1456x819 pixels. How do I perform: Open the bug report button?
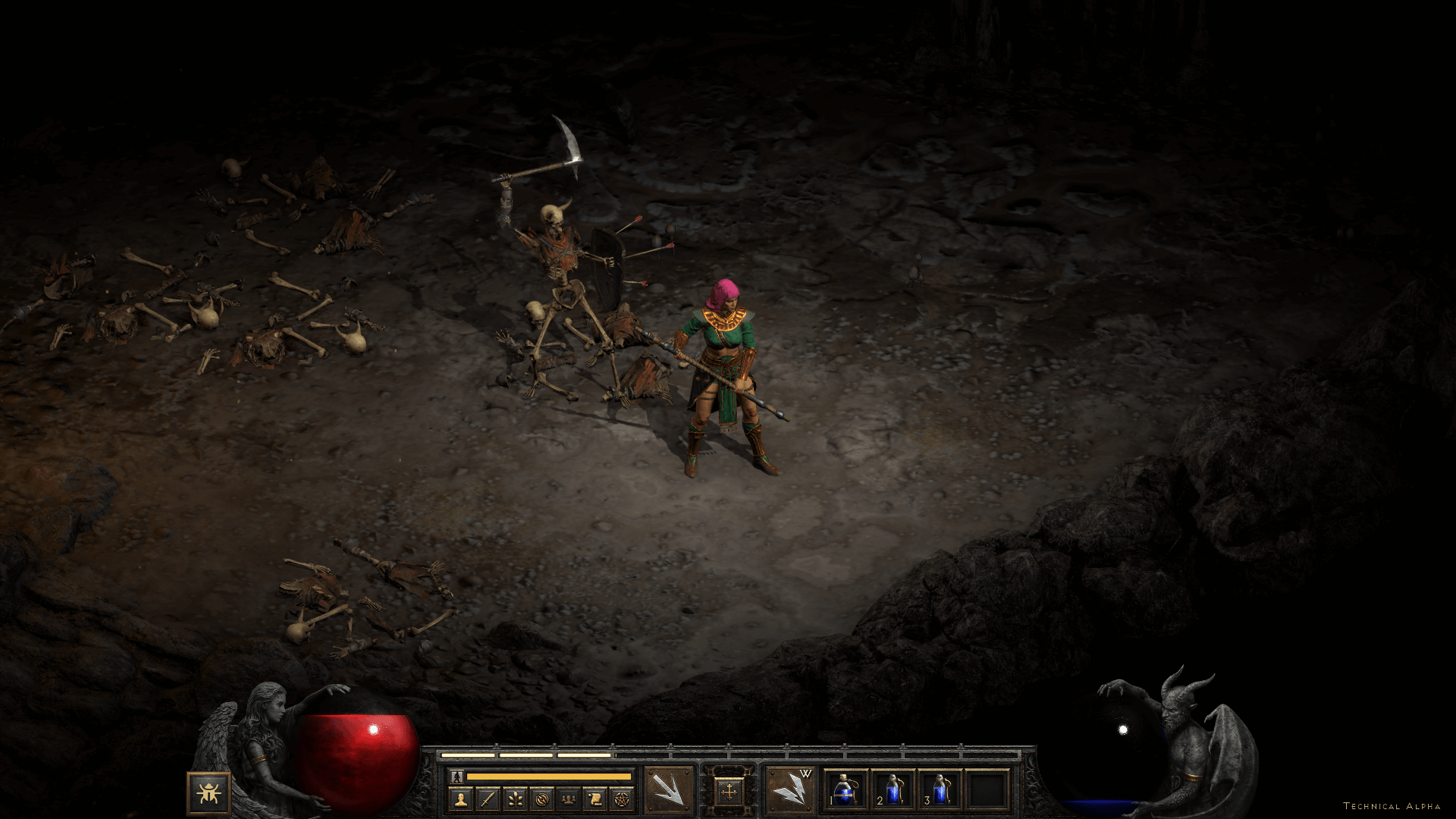point(208,793)
